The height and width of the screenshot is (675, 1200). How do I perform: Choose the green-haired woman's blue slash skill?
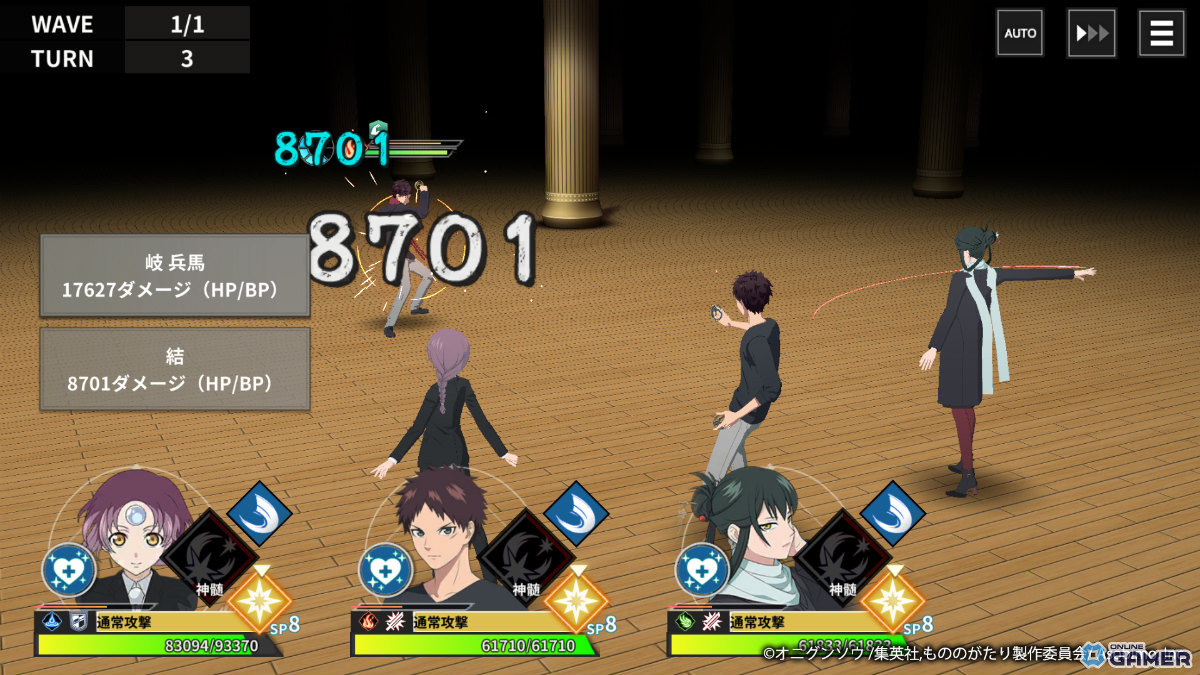[893, 514]
